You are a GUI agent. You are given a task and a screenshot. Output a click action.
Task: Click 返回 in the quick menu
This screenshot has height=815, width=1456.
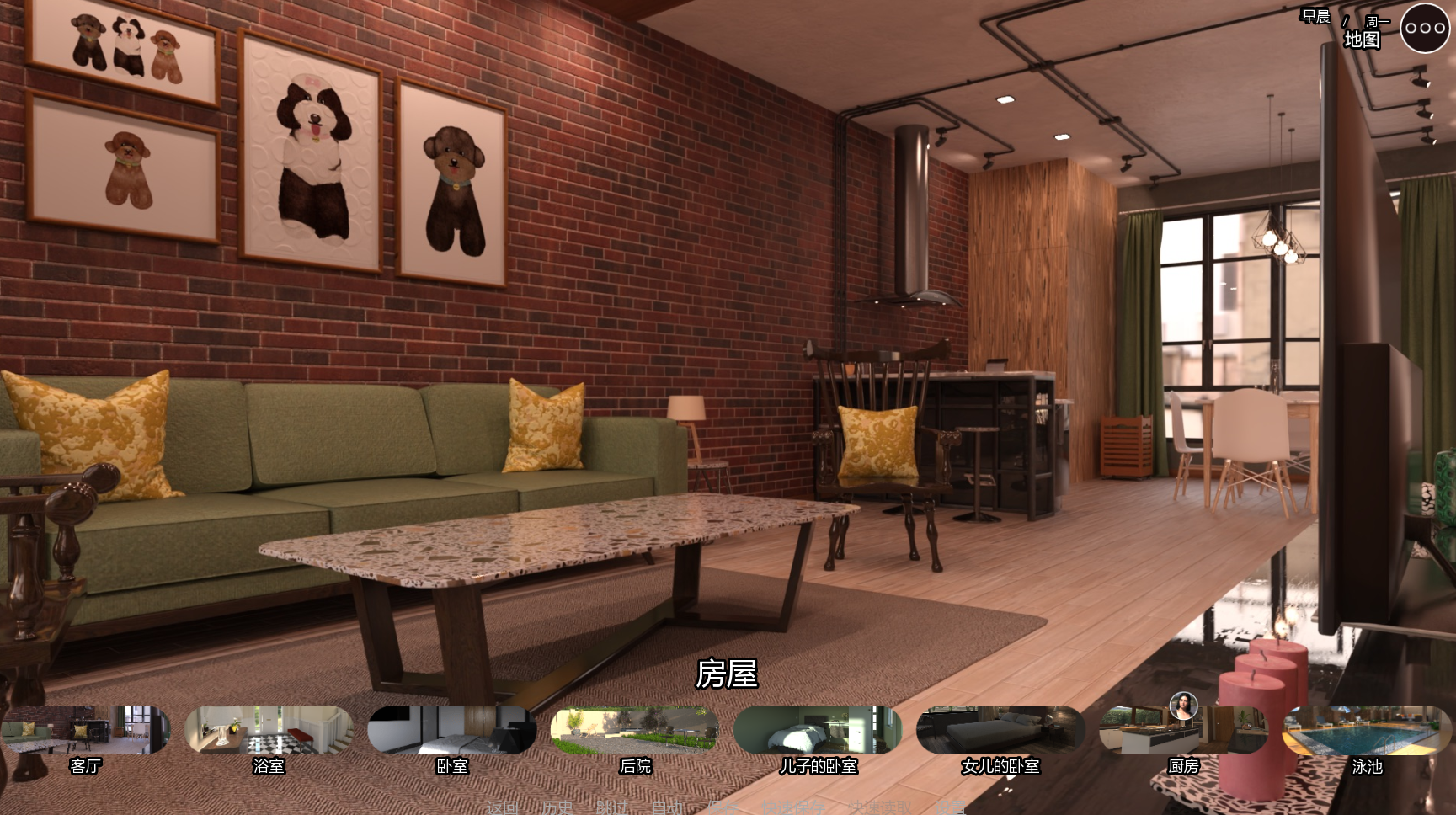click(x=503, y=807)
